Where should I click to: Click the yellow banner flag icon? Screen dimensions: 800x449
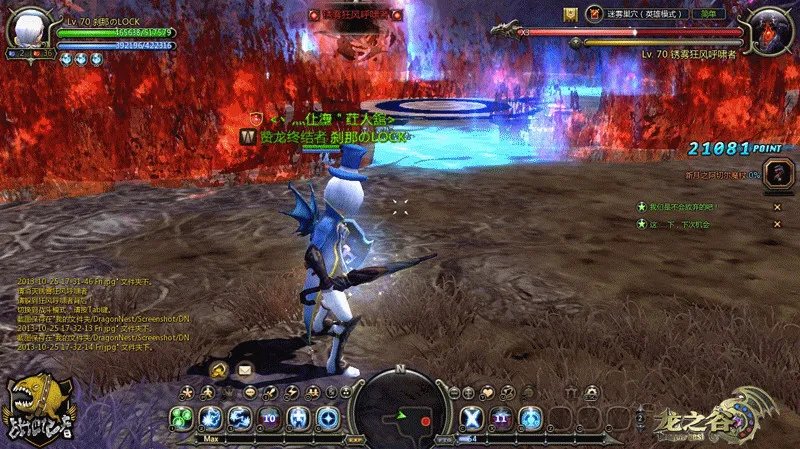click(570, 14)
